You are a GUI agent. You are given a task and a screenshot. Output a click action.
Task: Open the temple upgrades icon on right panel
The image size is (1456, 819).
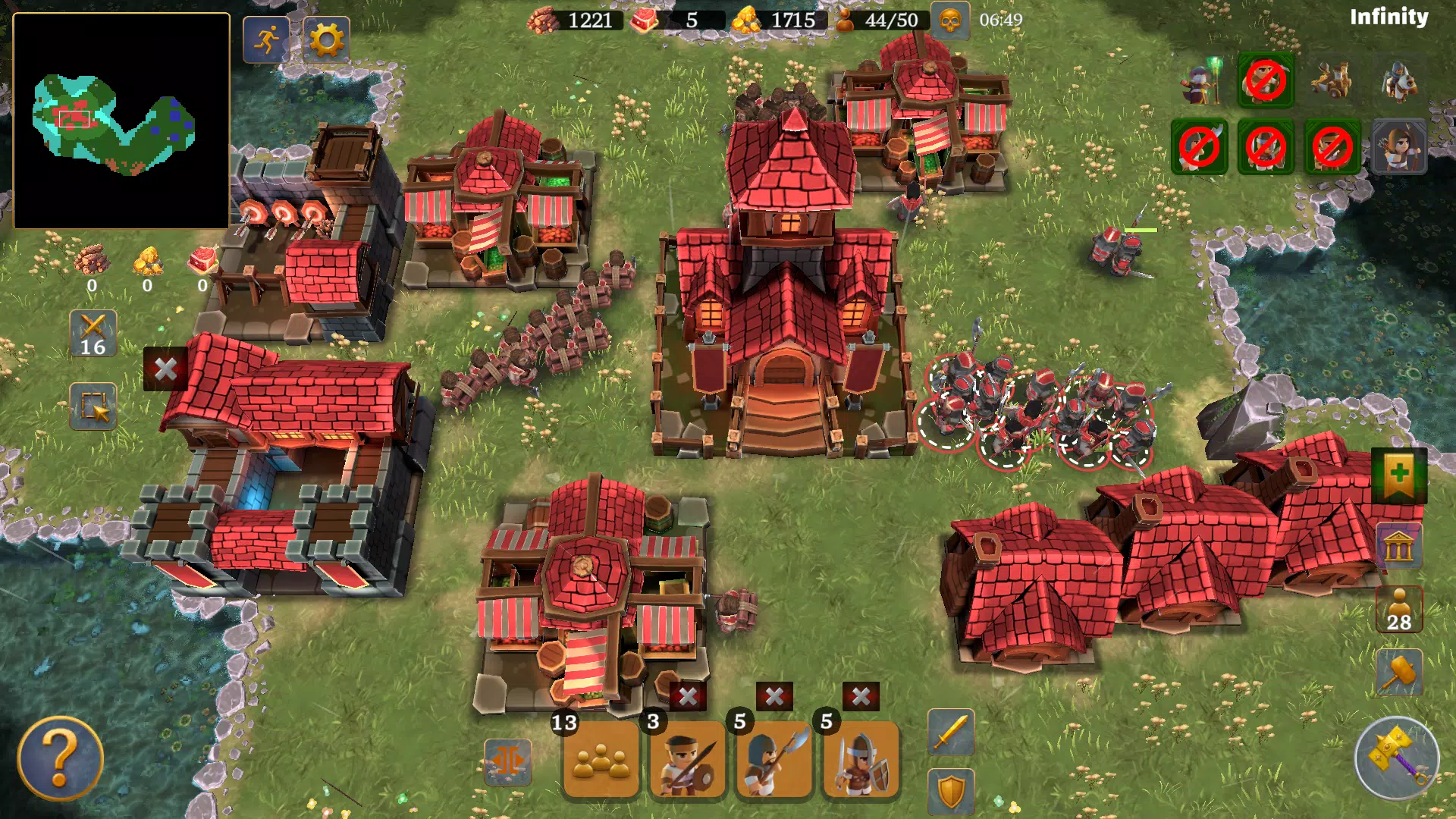click(1399, 548)
